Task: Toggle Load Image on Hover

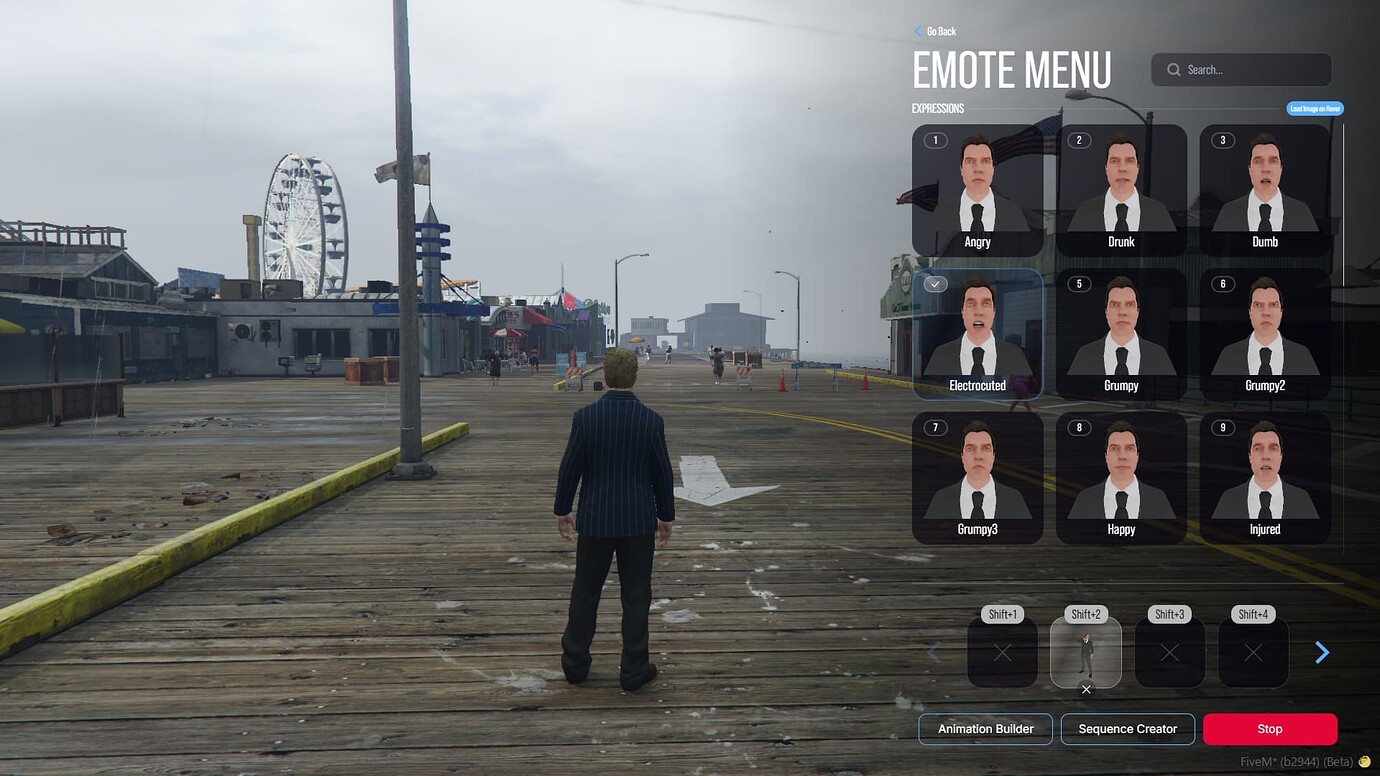Action: pyautogui.click(x=1314, y=108)
